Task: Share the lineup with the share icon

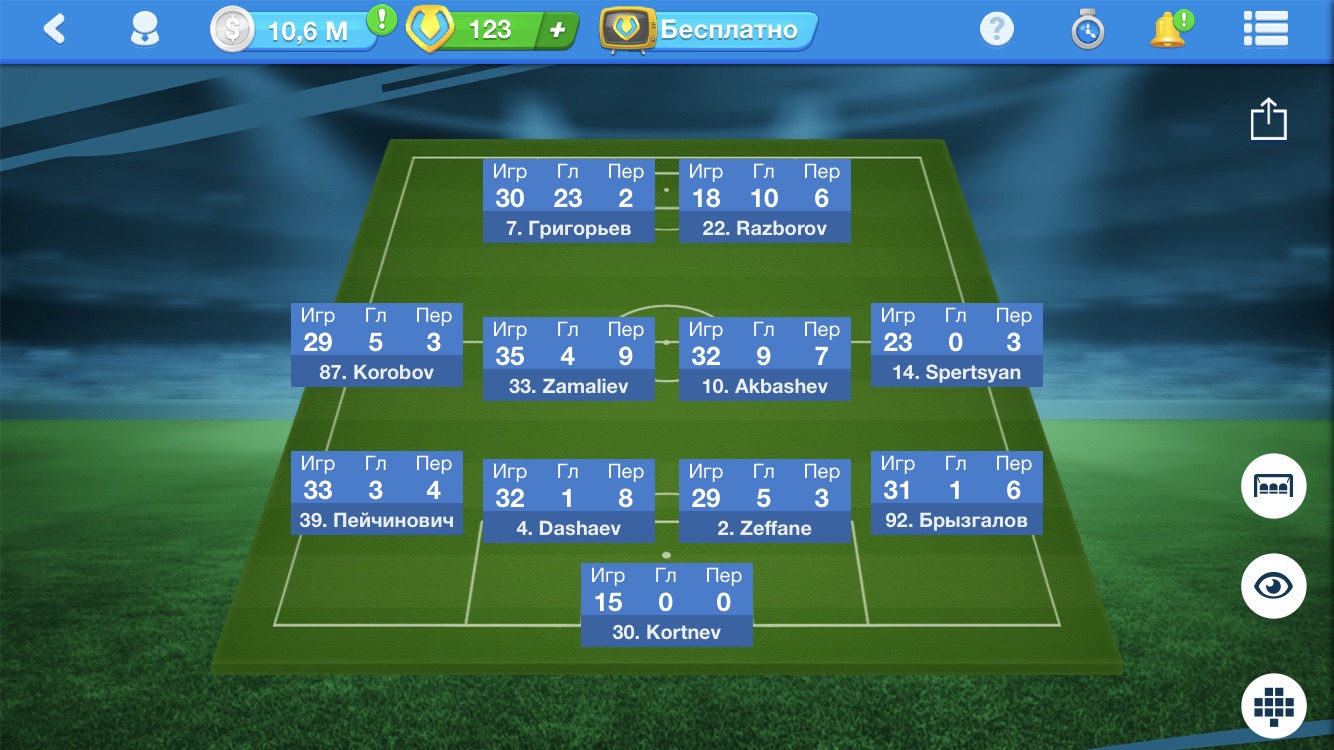Action: click(x=1268, y=119)
